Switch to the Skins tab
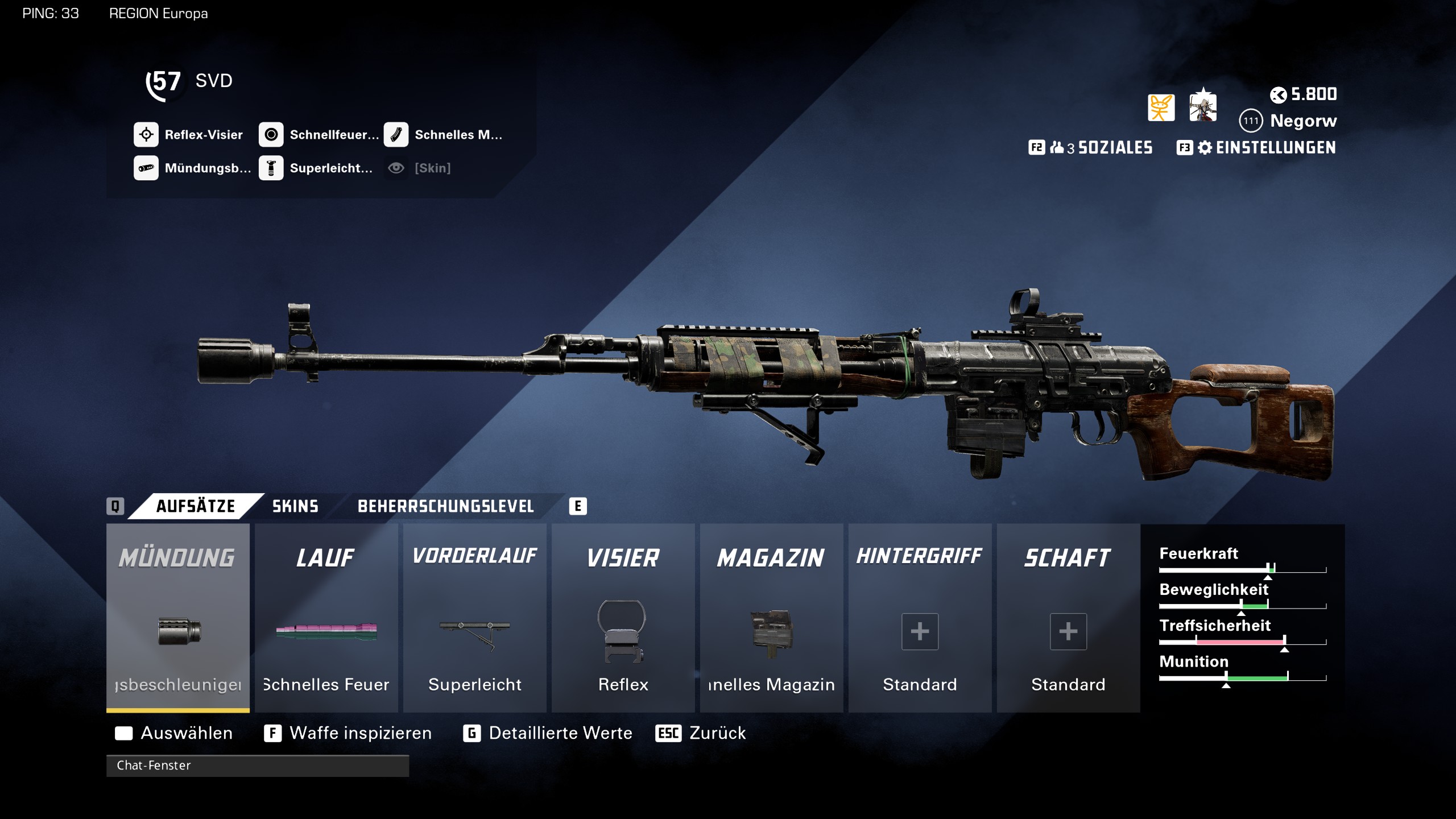This screenshot has width=1456, height=819. 295,506
